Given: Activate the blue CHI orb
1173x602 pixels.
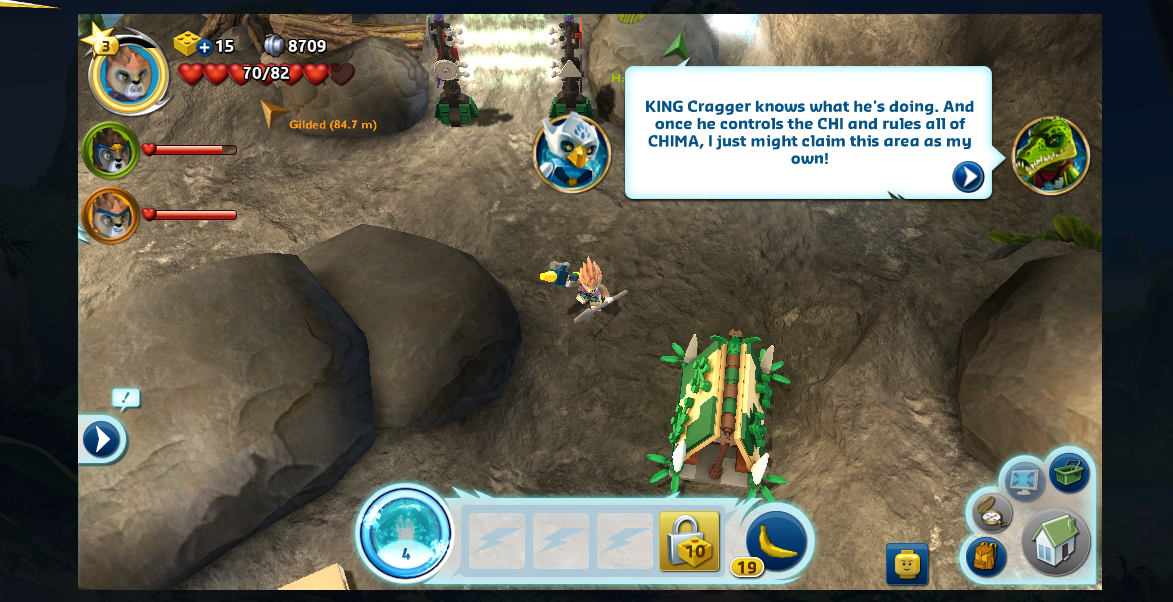Looking at the screenshot, I should pyautogui.click(x=405, y=534).
